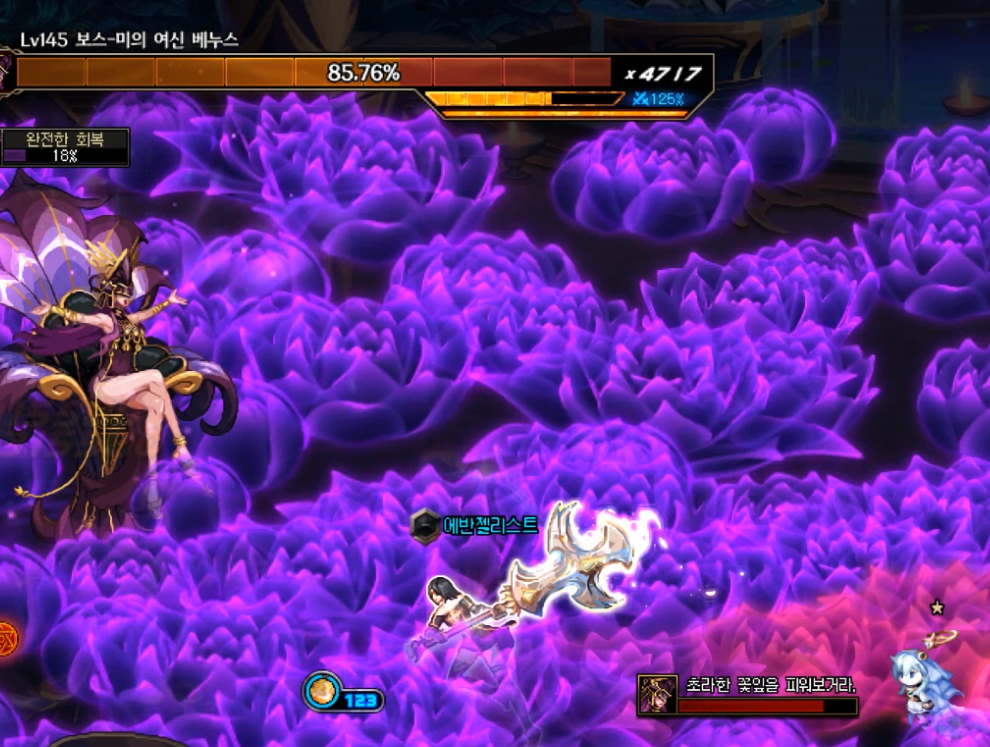Click the gold coin icon beside 123
This screenshot has width=990, height=747.
point(324,691)
